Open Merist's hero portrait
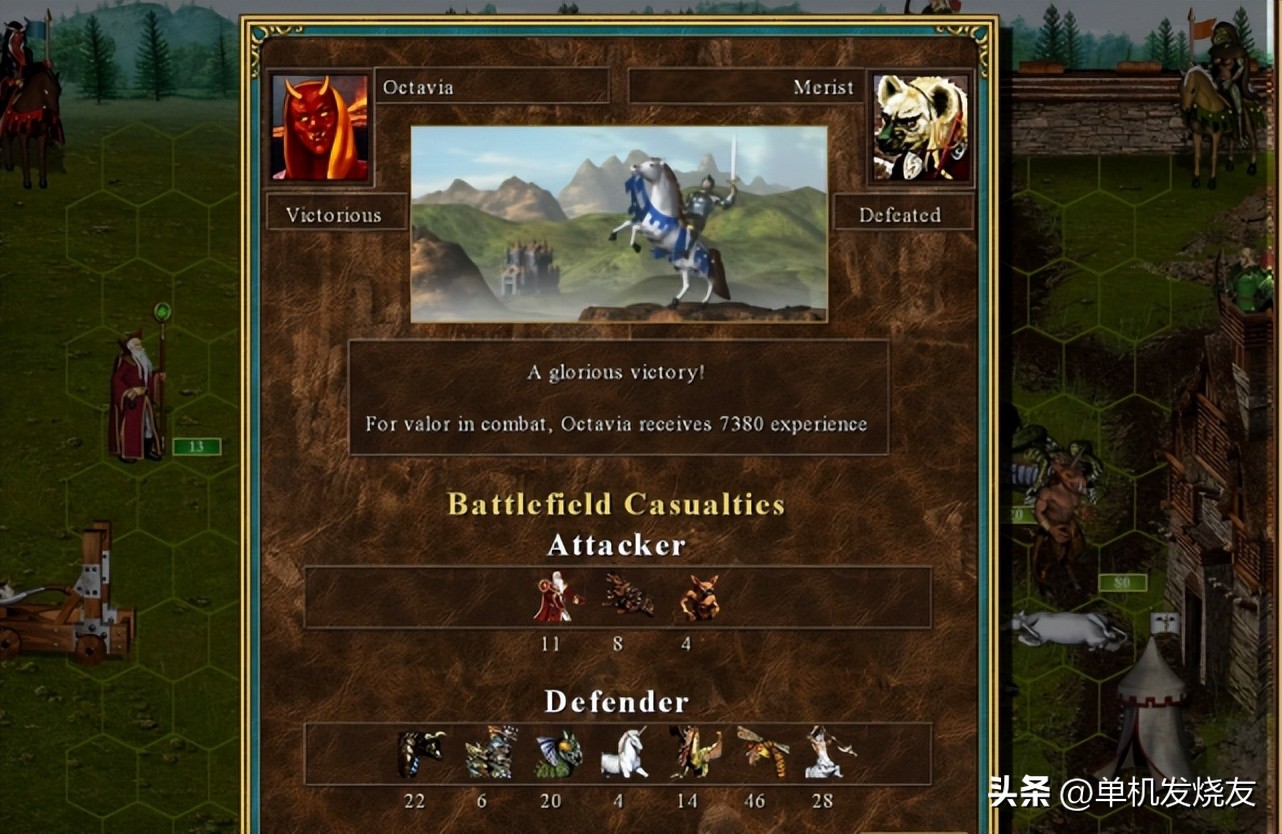This screenshot has height=834, width=1282. click(919, 126)
